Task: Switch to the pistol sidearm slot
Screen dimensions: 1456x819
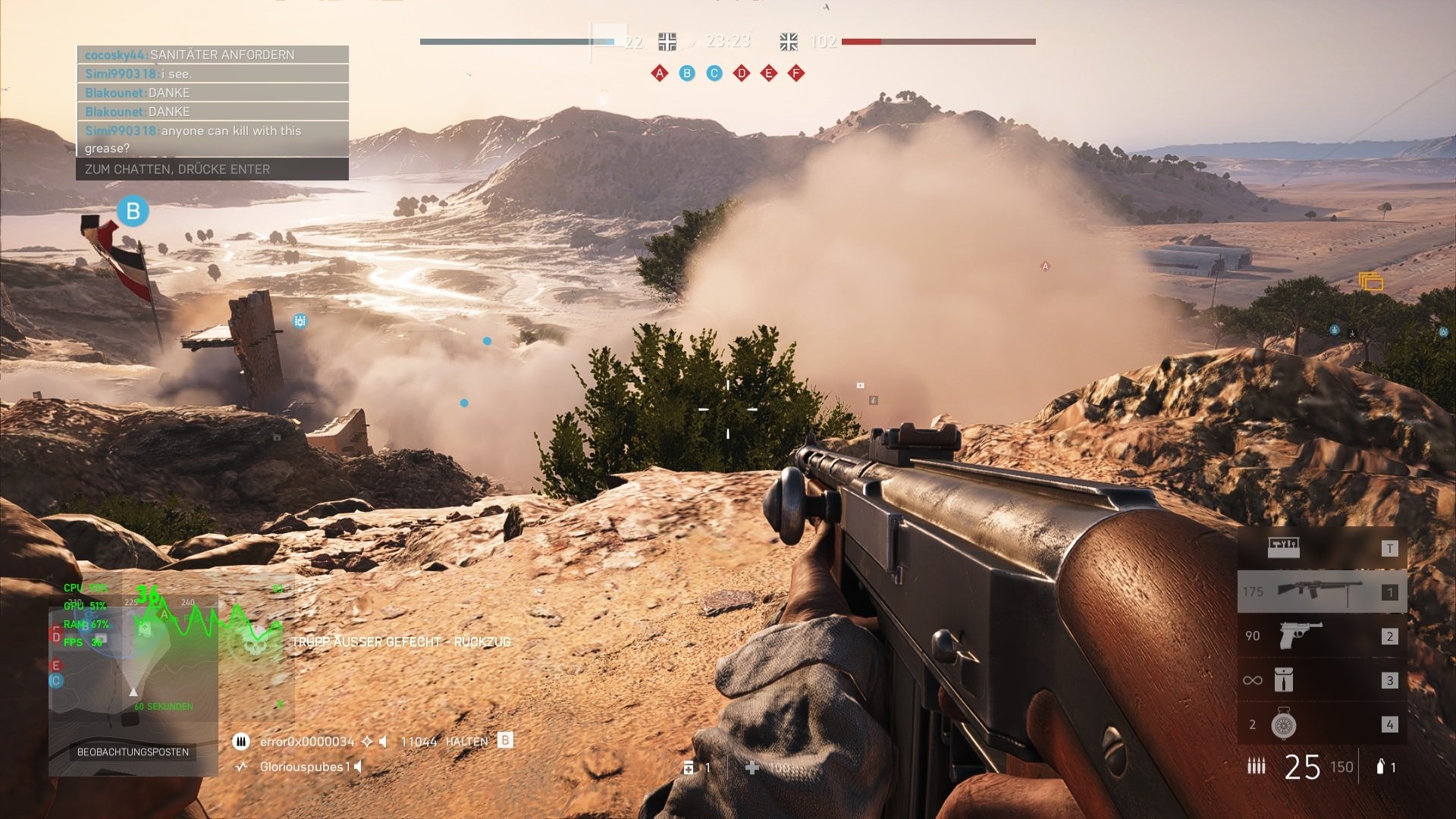Action: (x=1322, y=635)
